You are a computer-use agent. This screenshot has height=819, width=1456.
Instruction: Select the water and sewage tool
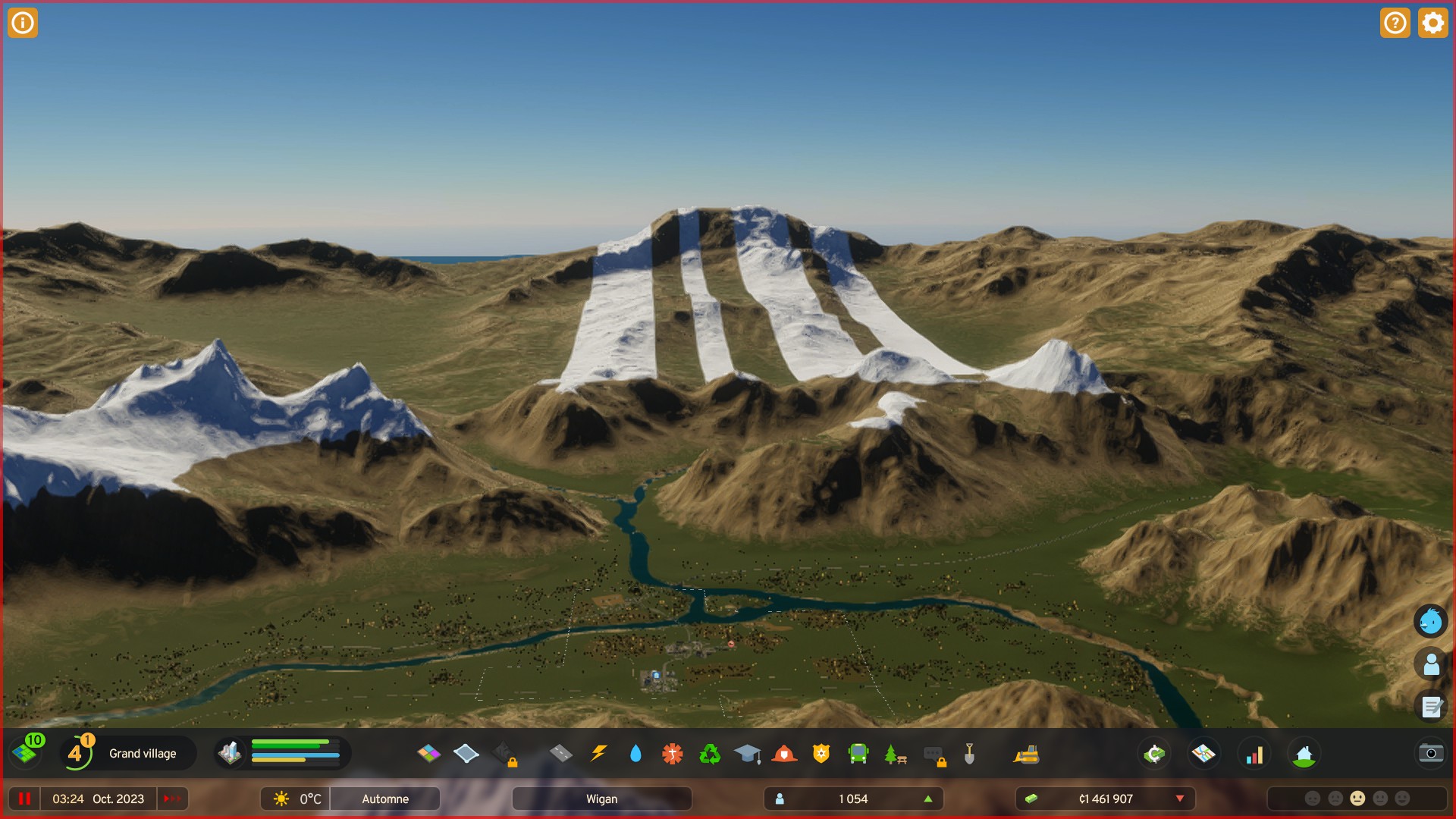pos(635,754)
